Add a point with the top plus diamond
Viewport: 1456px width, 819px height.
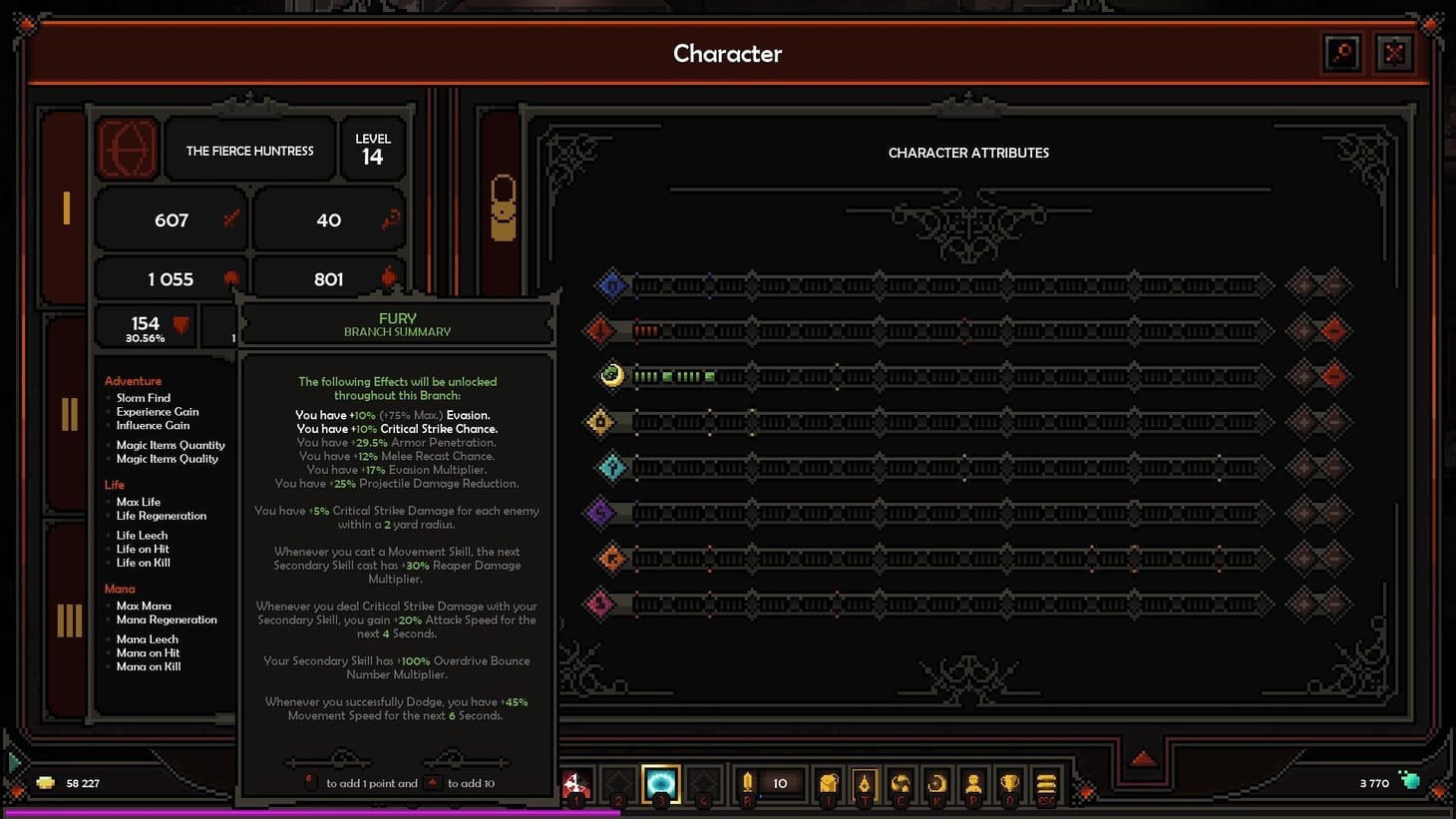pos(1302,284)
